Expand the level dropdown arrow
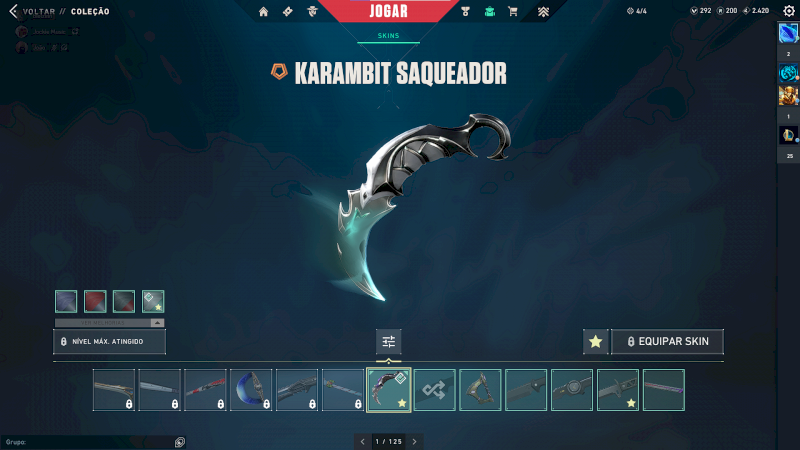The width and height of the screenshot is (800, 450). [157, 323]
